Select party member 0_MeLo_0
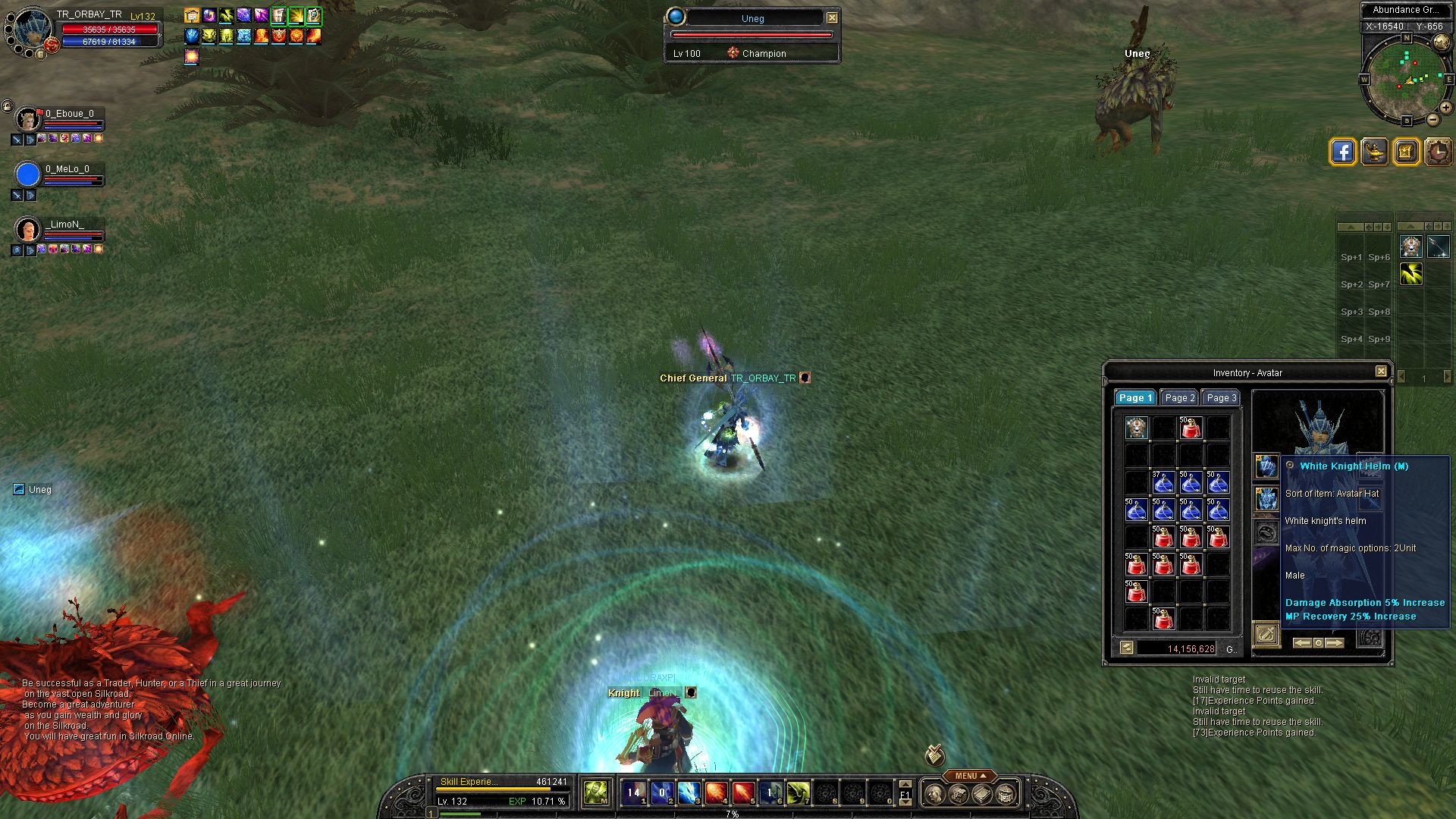The height and width of the screenshot is (819, 1456). [x=28, y=174]
